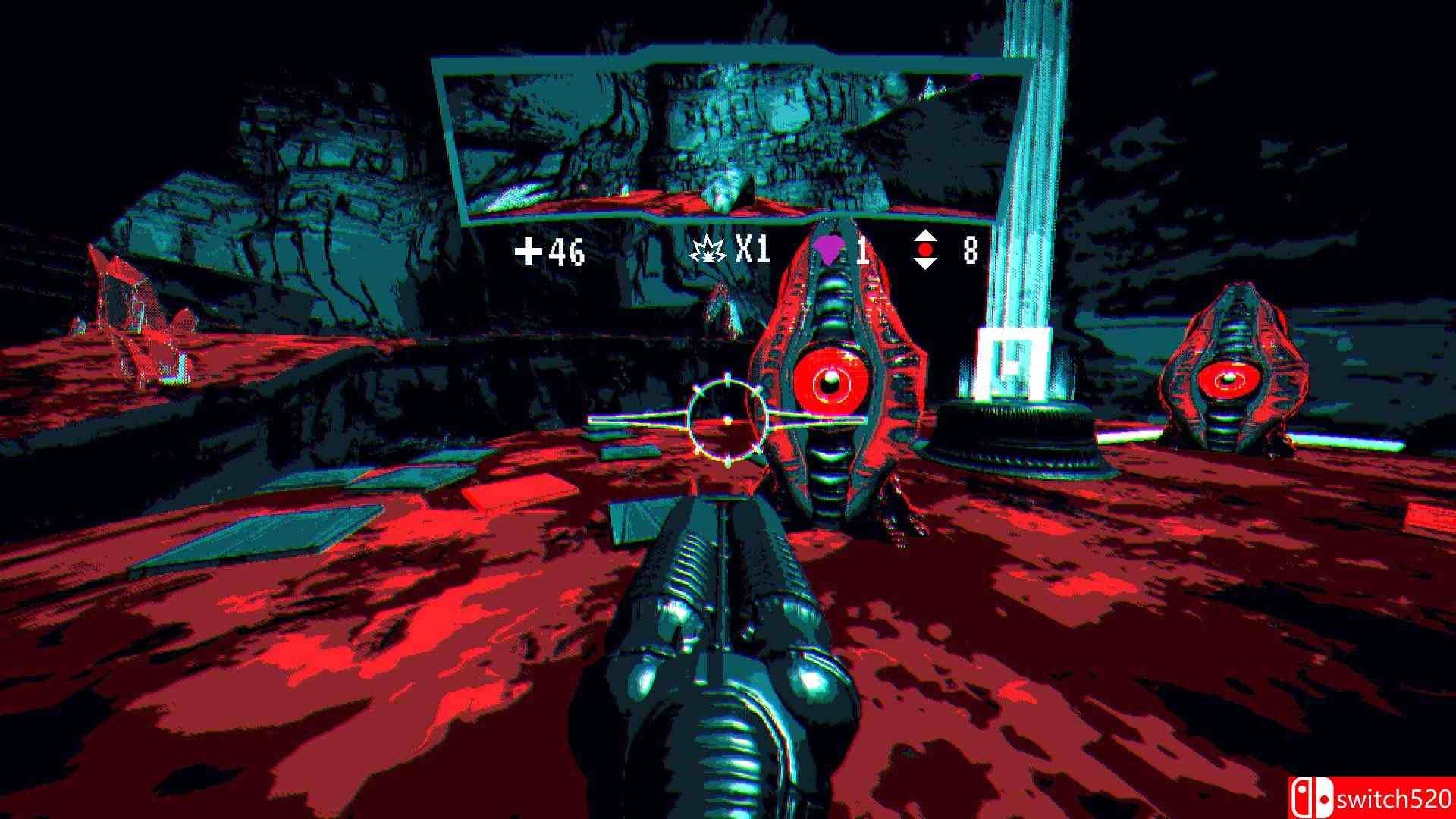1456x819 pixels.
Task: Select the red orb with arrows icon
Action: [x=925, y=250]
